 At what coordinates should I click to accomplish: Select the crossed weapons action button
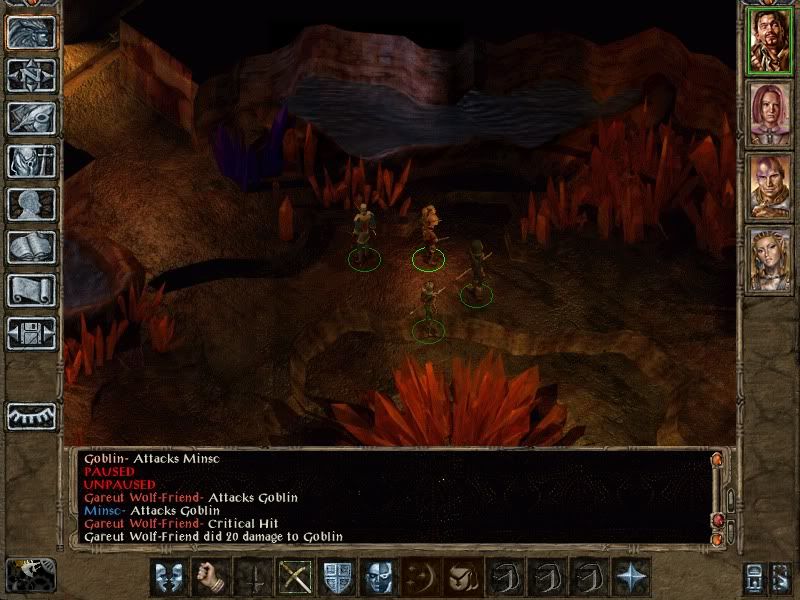tap(294, 577)
